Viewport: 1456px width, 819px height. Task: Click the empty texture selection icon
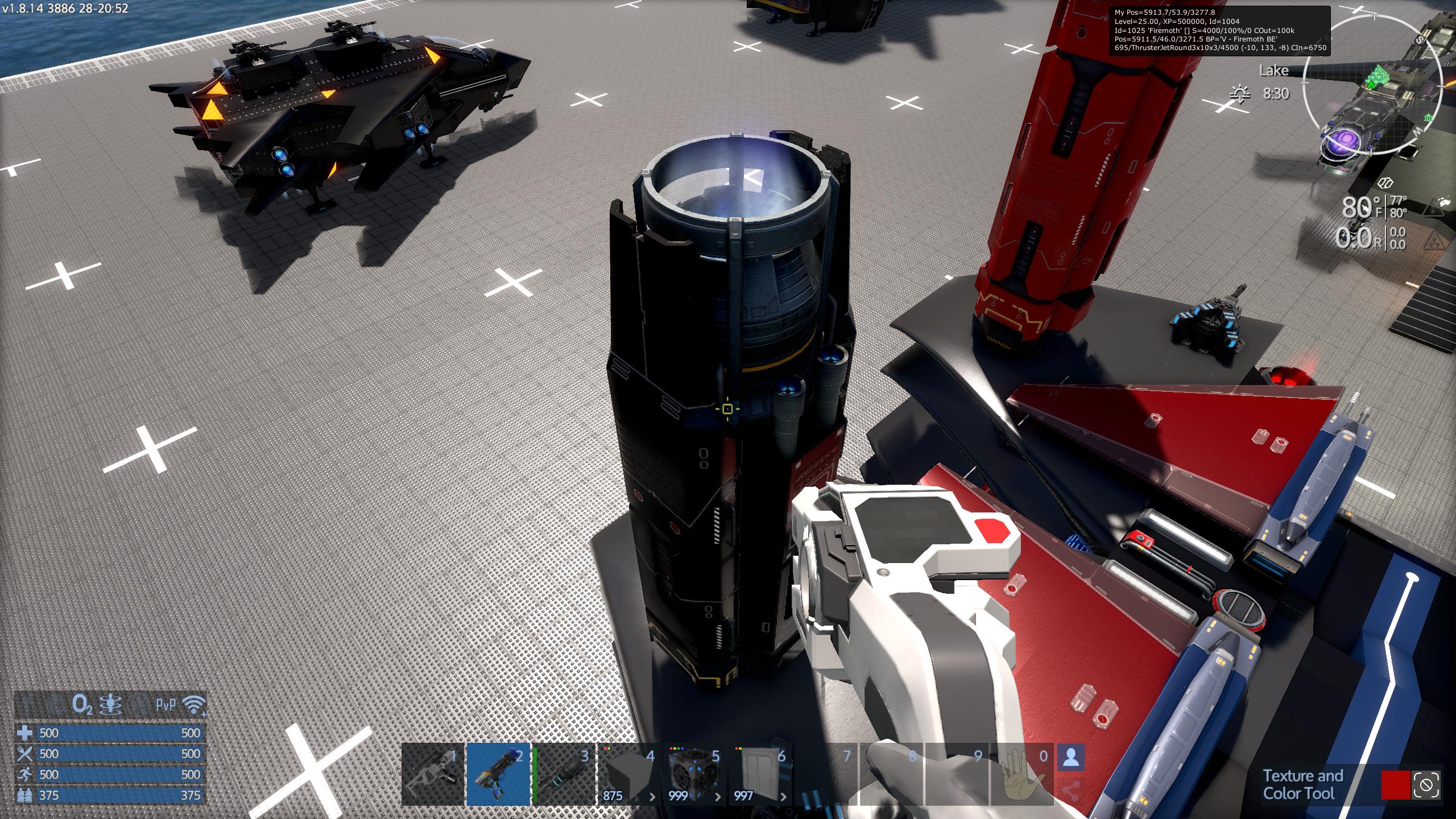[x=1426, y=785]
